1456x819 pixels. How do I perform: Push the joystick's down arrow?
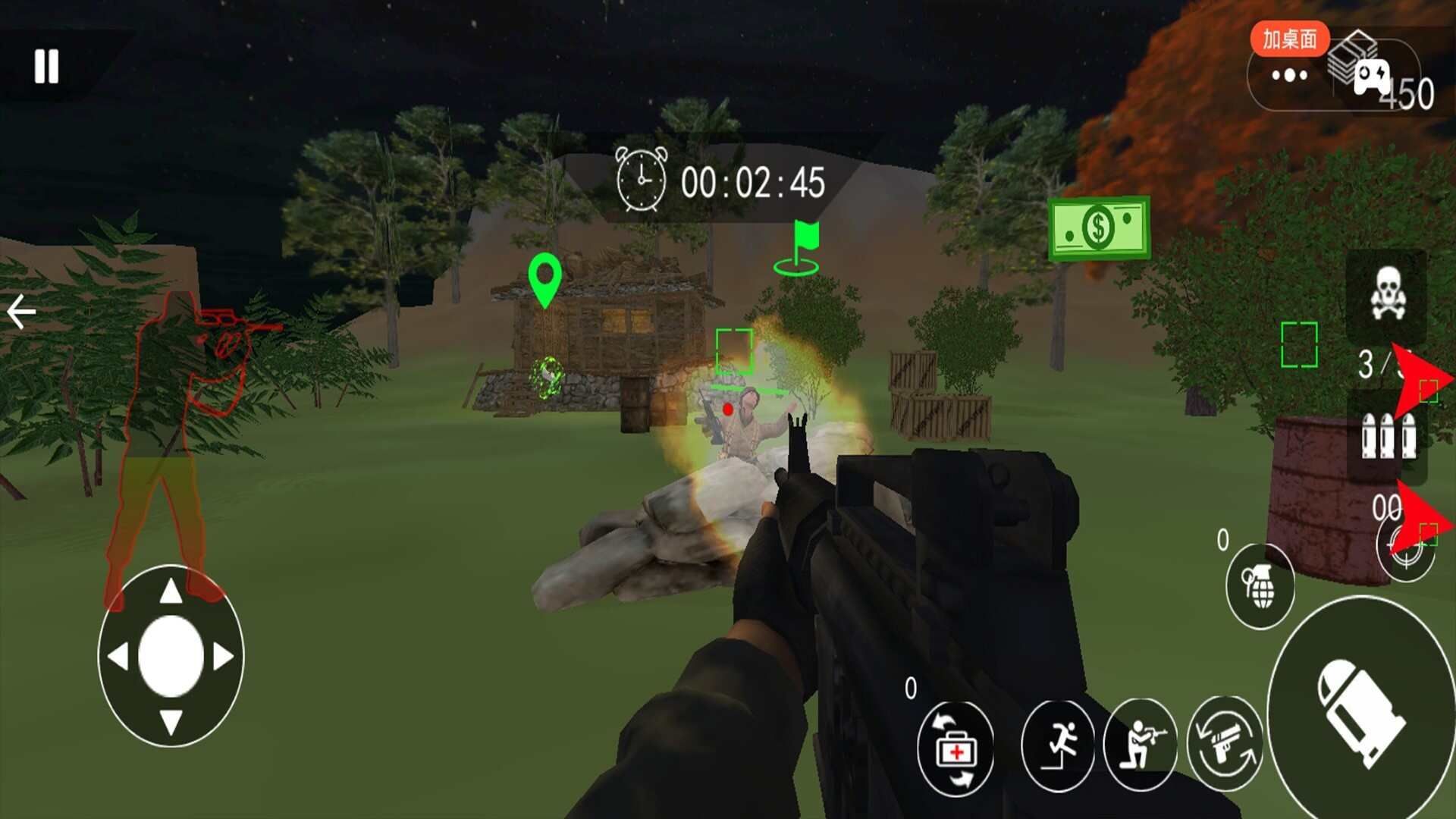click(x=171, y=721)
